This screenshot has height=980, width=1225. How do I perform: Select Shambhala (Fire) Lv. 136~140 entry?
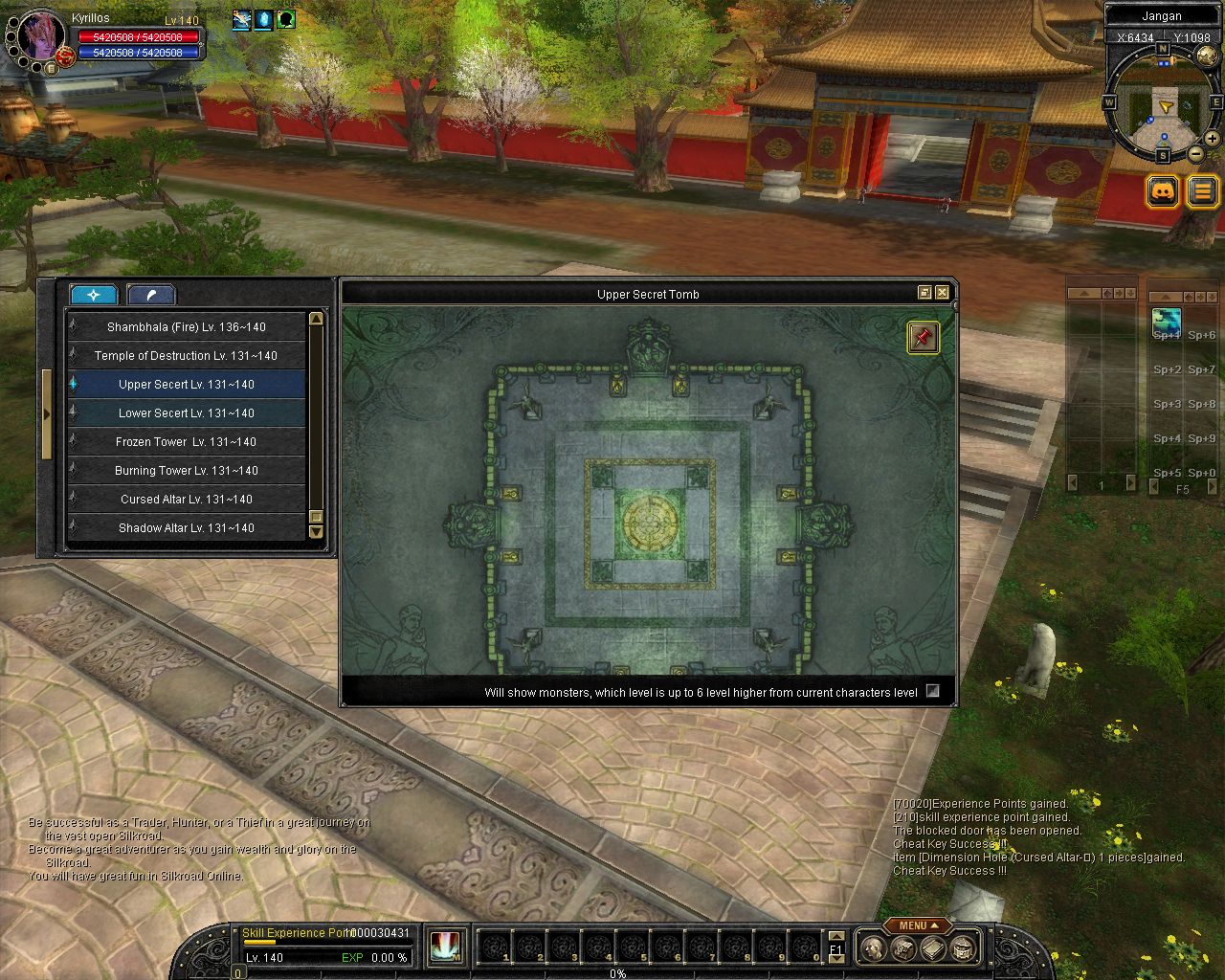coord(187,327)
